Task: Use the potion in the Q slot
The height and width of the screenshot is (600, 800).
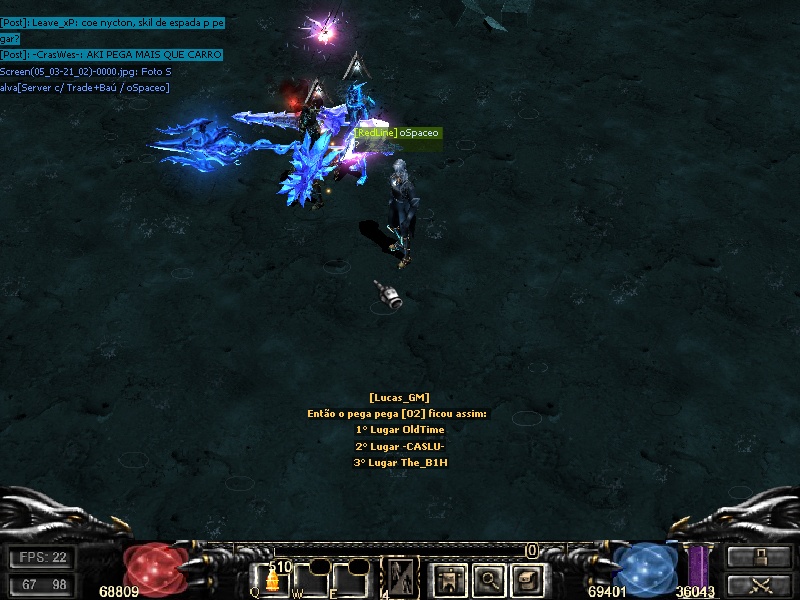Action: click(x=272, y=579)
